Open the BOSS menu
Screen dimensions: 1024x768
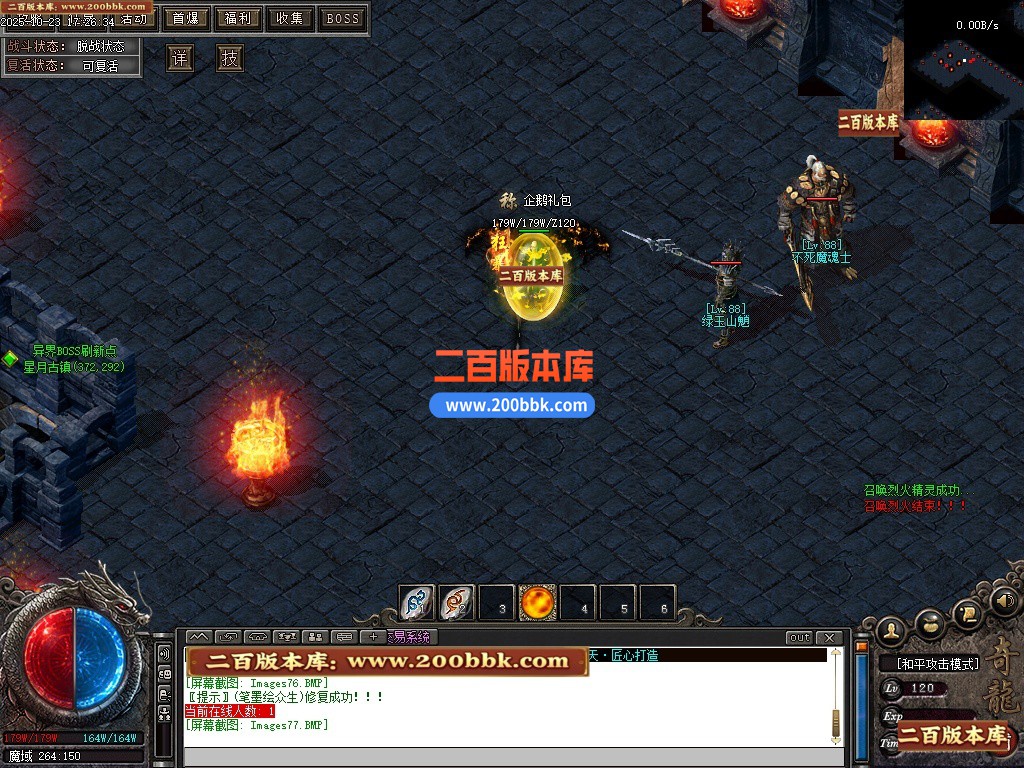click(x=343, y=19)
